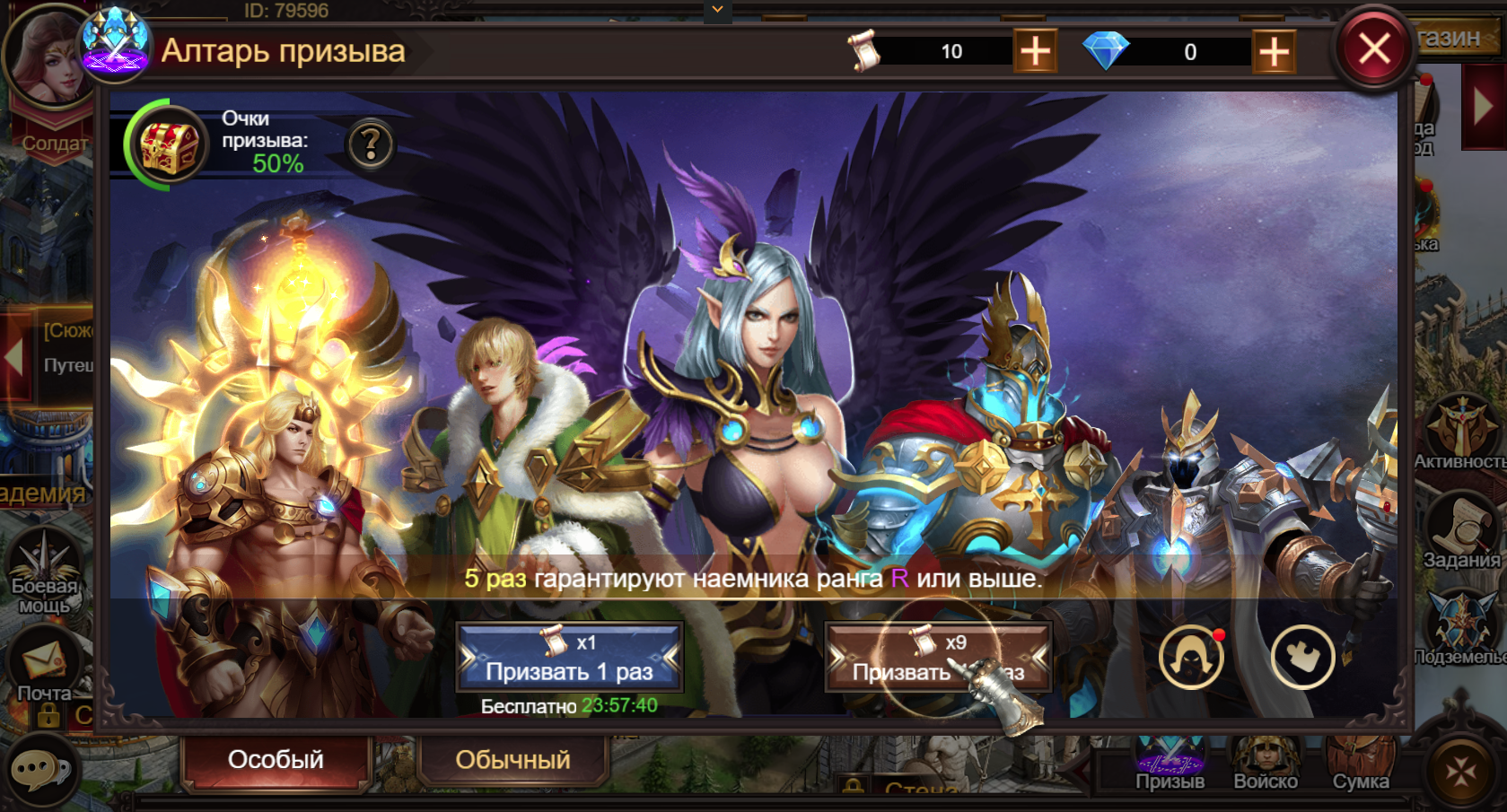
Task: Claim the summon points treasure chest
Action: pyautogui.click(x=168, y=144)
